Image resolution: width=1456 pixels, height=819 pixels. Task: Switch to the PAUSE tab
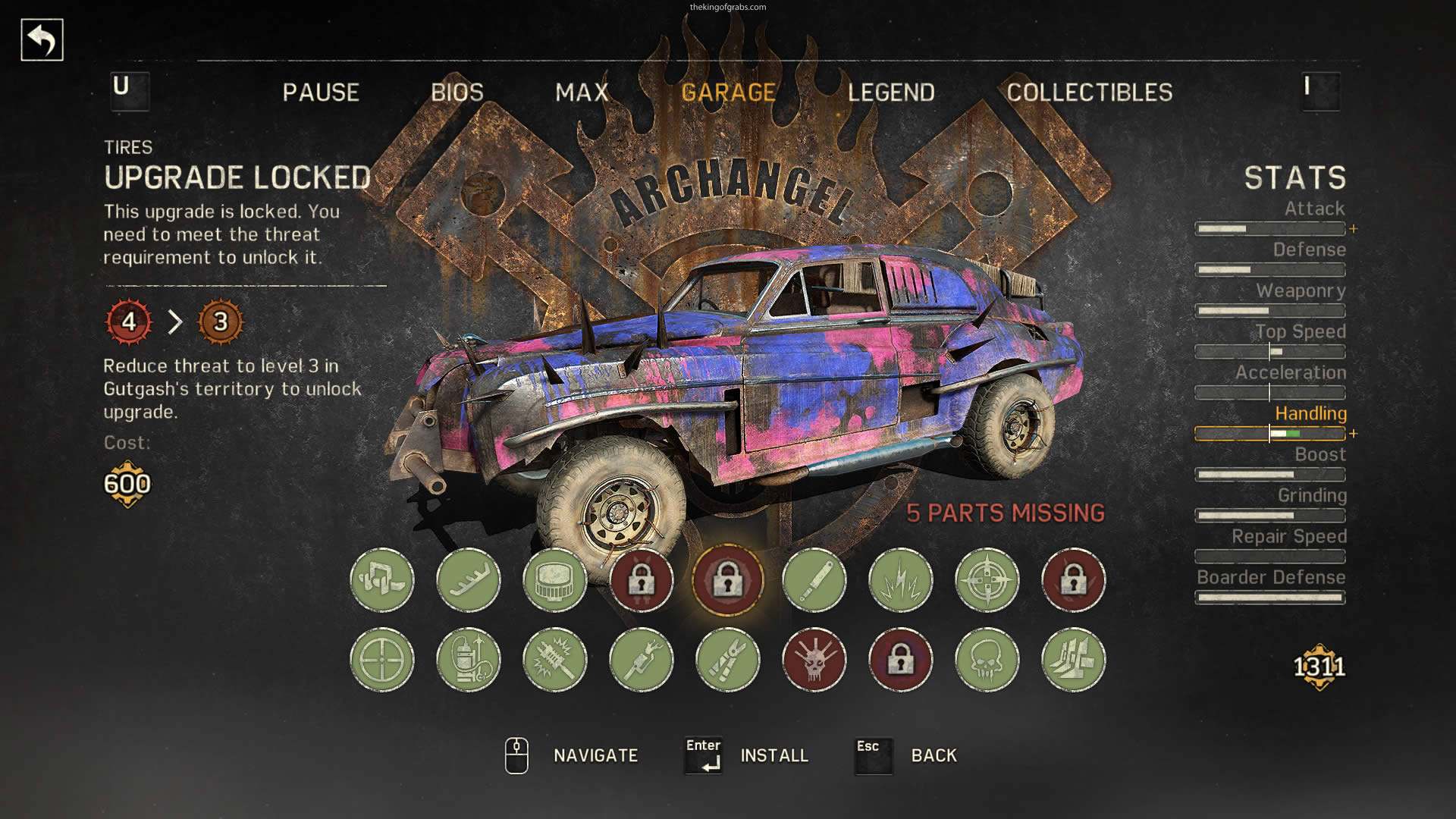pos(321,93)
